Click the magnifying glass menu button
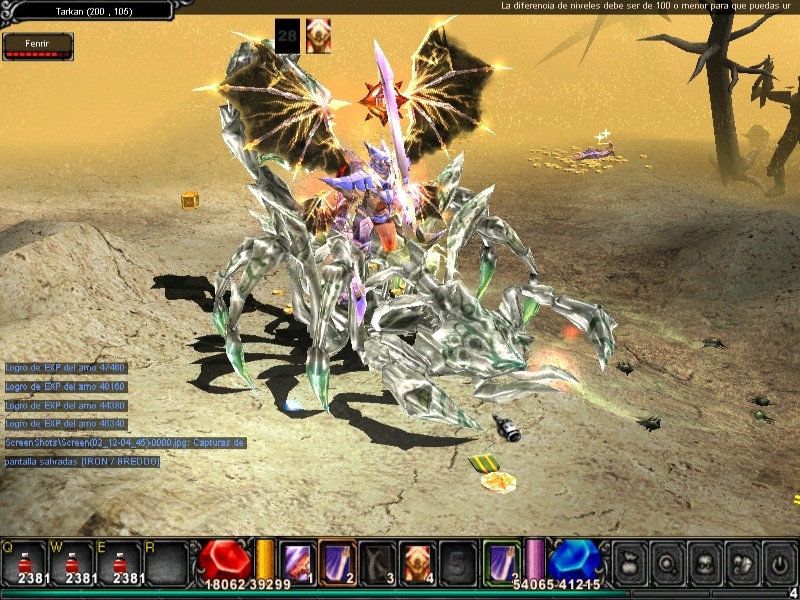Image resolution: width=800 pixels, height=600 pixels. 665,560
